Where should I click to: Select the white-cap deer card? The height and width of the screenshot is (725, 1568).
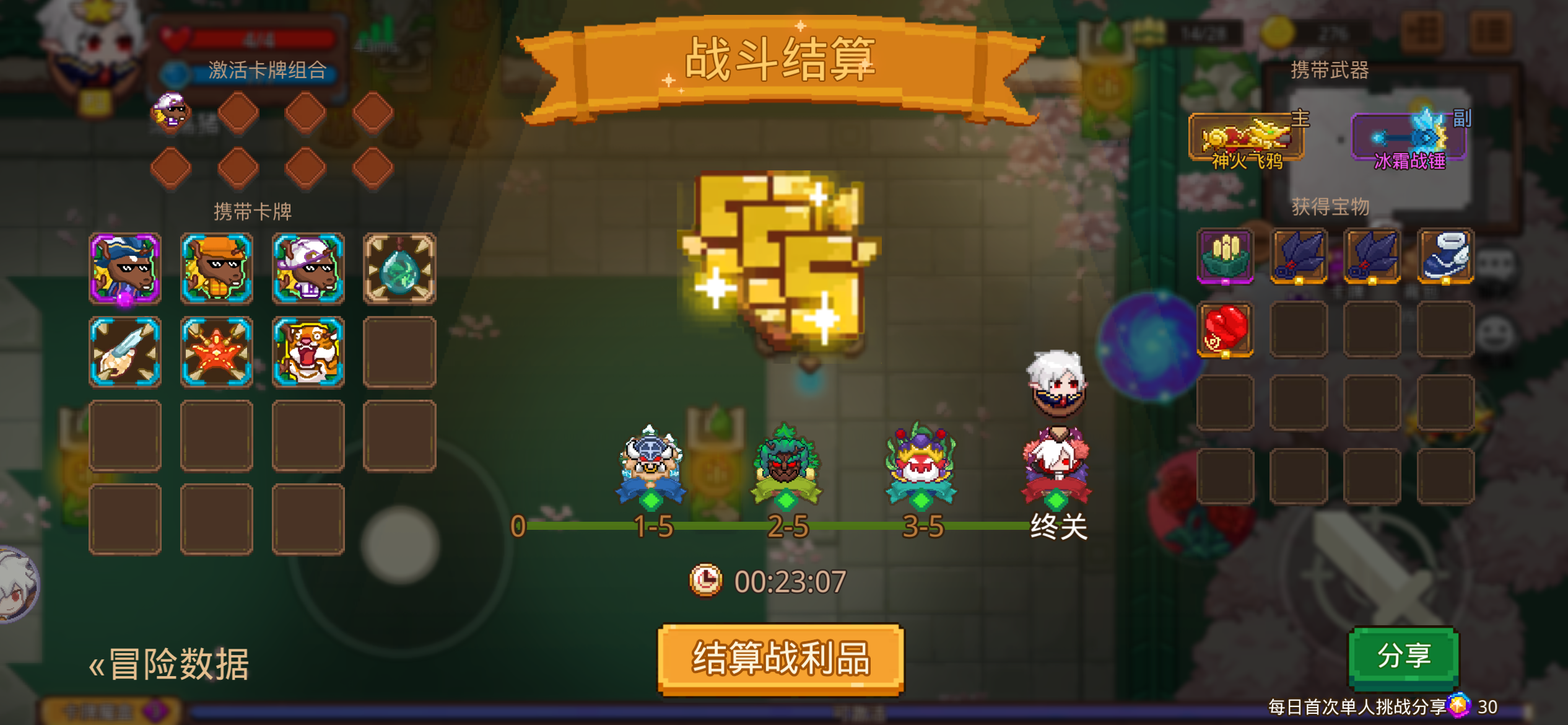point(308,268)
